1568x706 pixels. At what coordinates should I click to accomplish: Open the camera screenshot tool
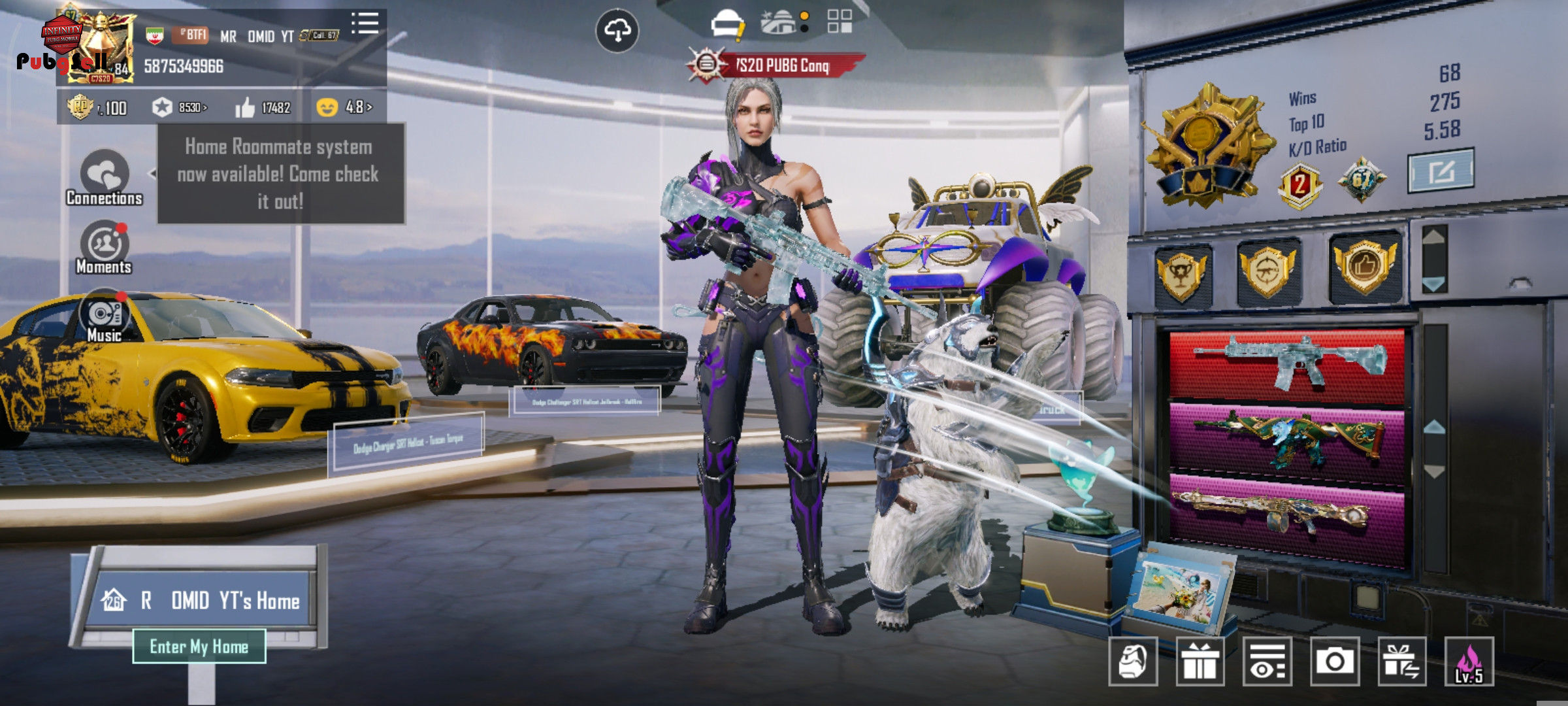[x=1334, y=662]
